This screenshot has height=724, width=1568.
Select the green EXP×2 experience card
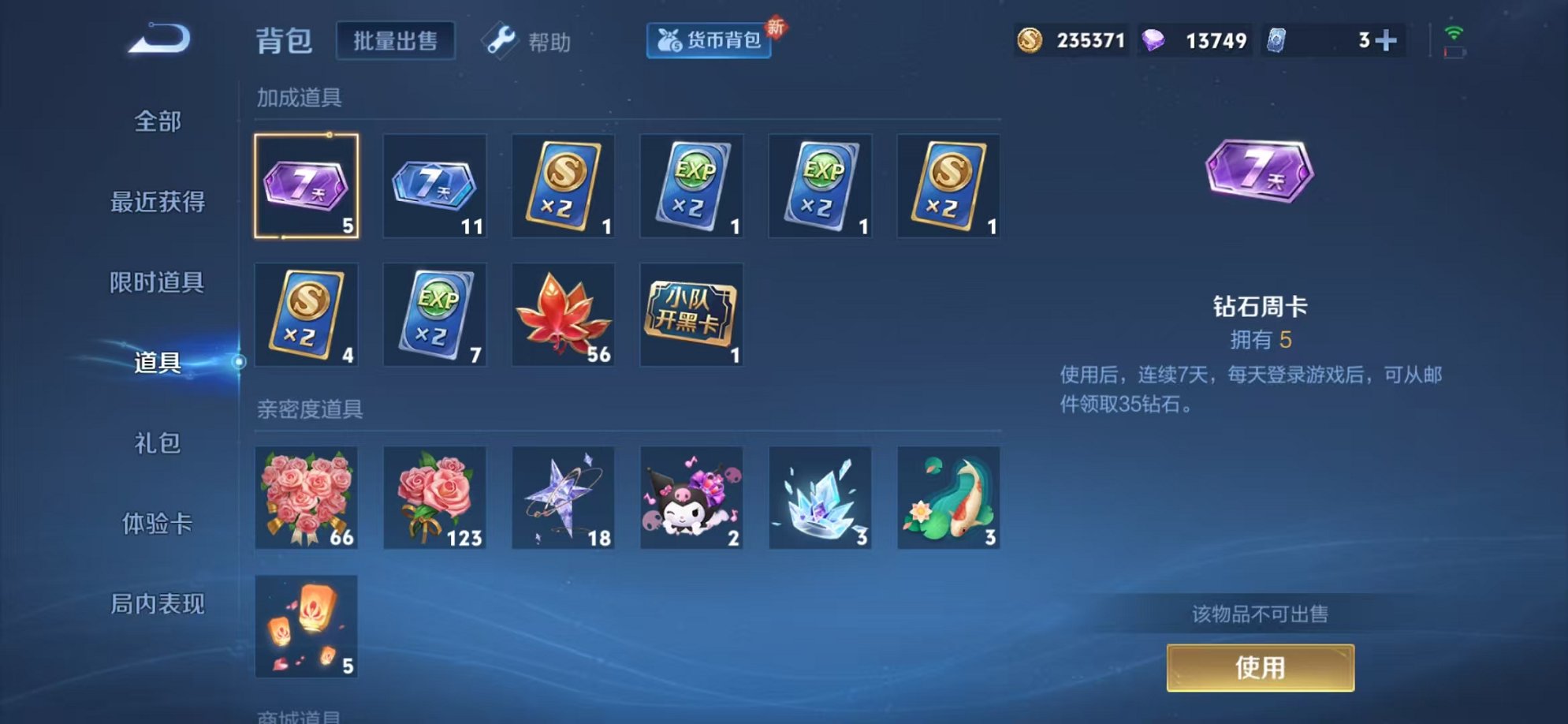click(x=691, y=187)
